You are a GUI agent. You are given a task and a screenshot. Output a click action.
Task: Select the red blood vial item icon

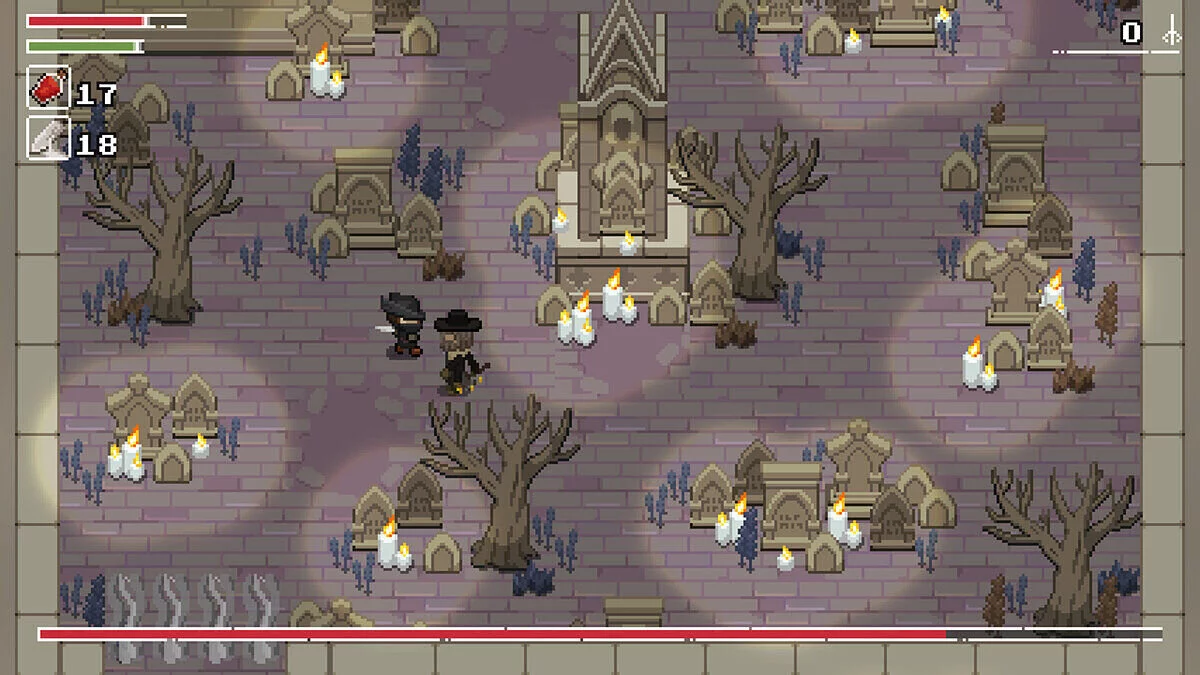click(48, 89)
